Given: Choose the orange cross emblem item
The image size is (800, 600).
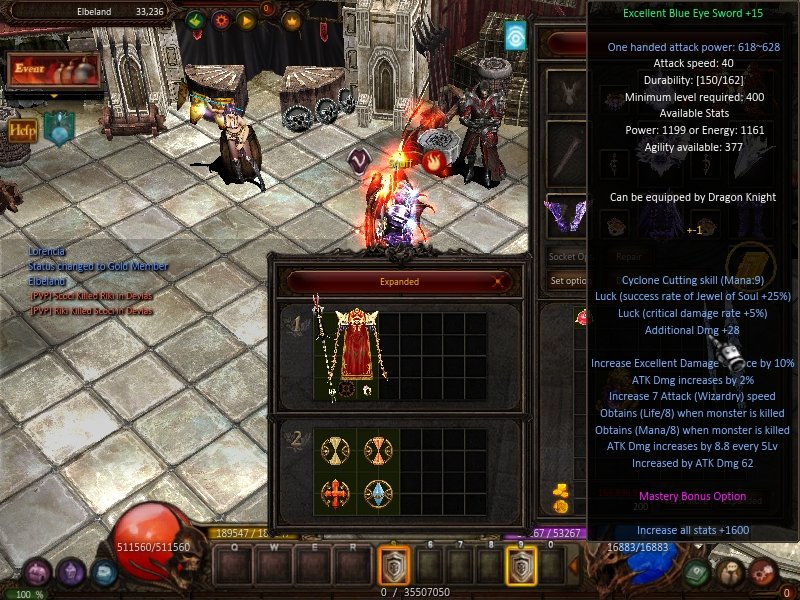Looking at the screenshot, I should 333,495.
